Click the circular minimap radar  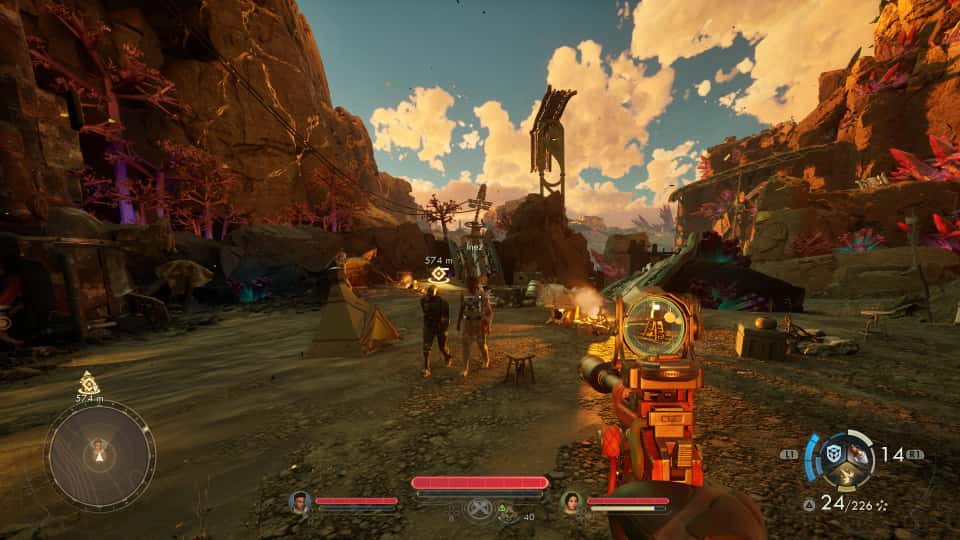pyautogui.click(x=99, y=455)
